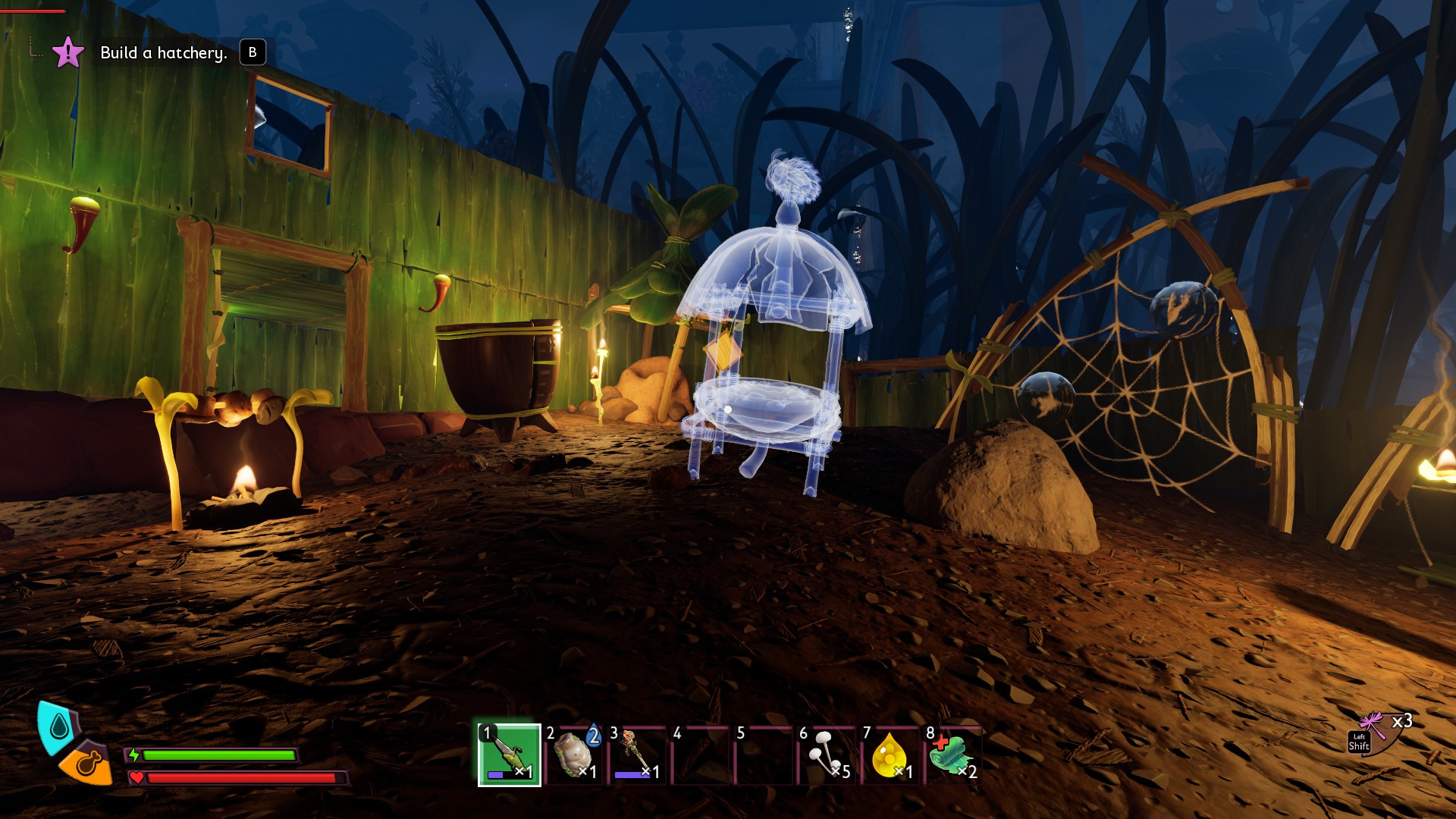Click the pink star quest marker

click(x=67, y=52)
